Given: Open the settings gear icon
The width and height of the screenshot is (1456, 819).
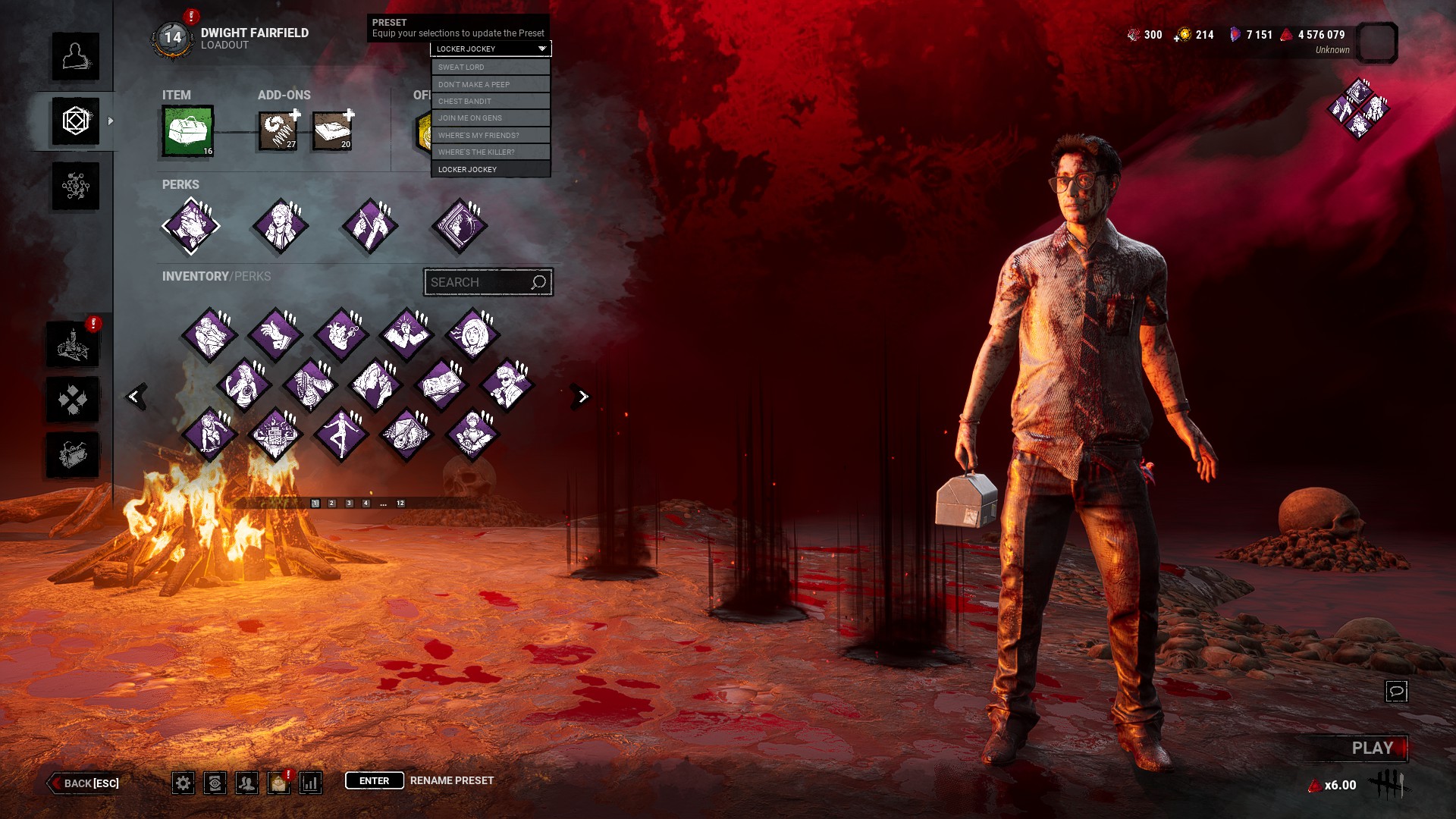Looking at the screenshot, I should 183,783.
